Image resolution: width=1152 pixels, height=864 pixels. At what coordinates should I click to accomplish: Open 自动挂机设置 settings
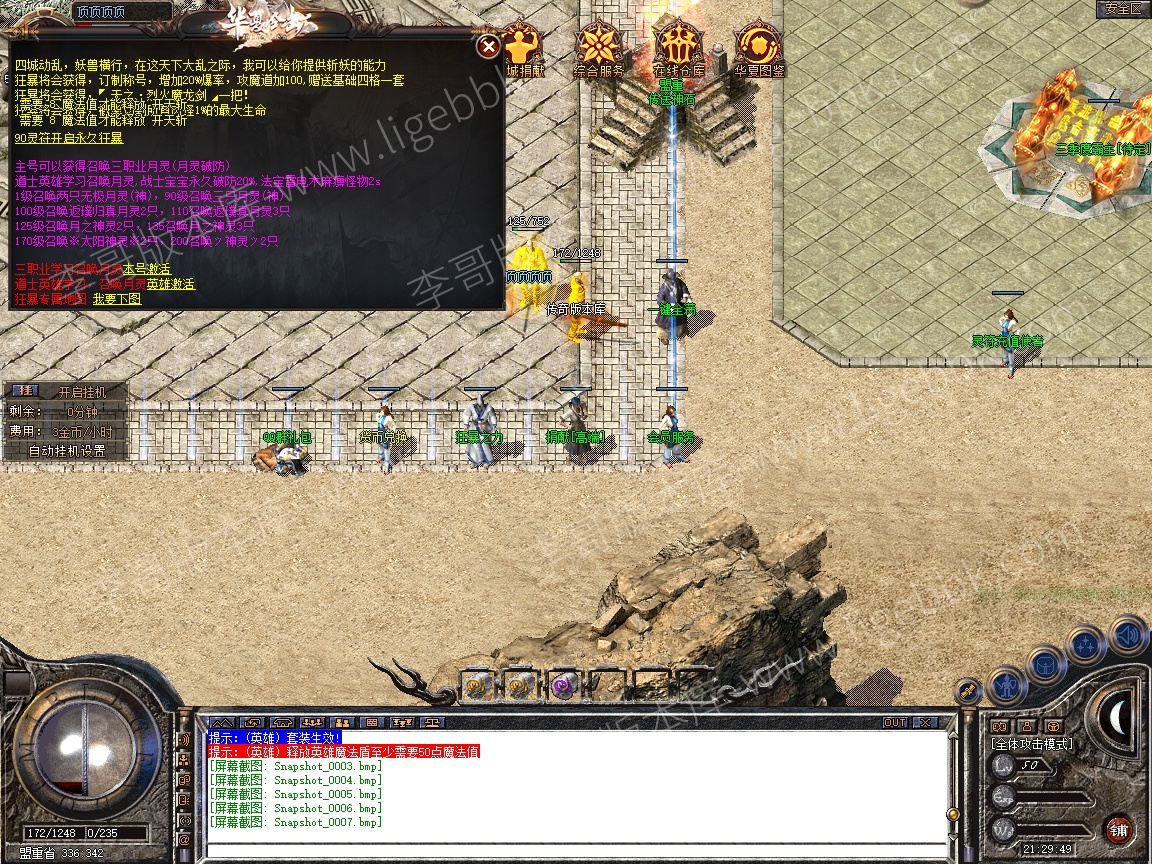[x=66, y=451]
